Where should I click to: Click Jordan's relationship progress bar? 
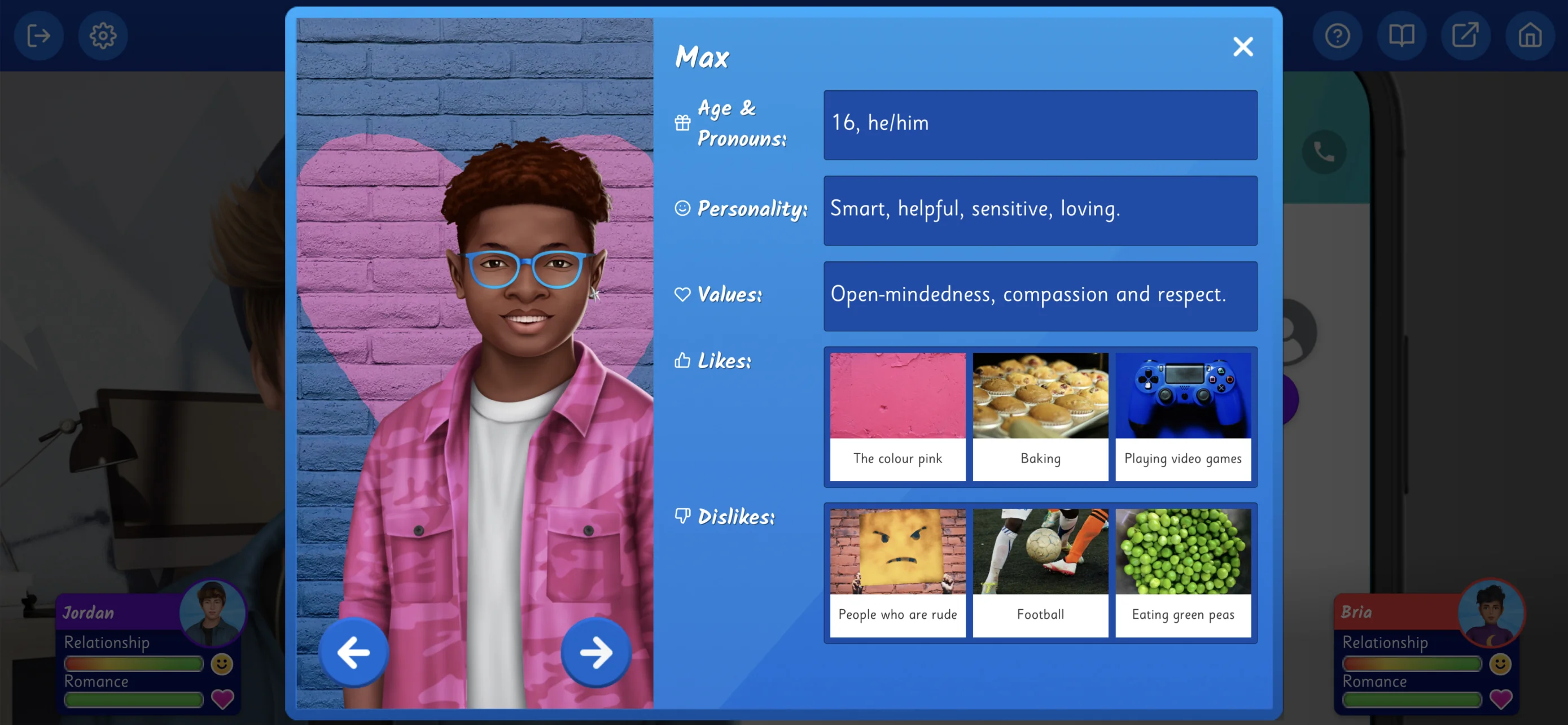click(133, 664)
